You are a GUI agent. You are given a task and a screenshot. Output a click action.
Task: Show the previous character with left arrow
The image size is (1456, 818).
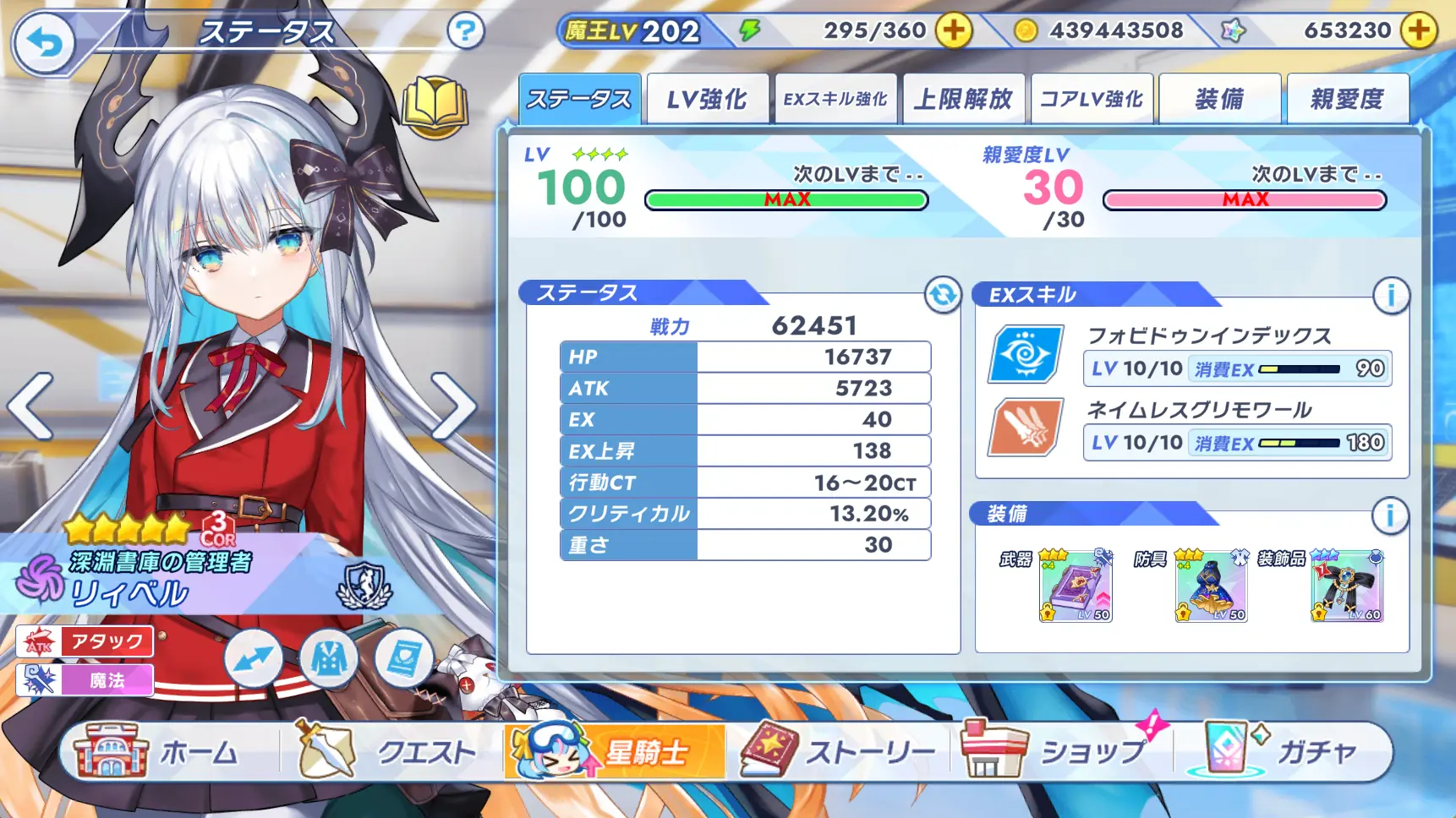[30, 406]
